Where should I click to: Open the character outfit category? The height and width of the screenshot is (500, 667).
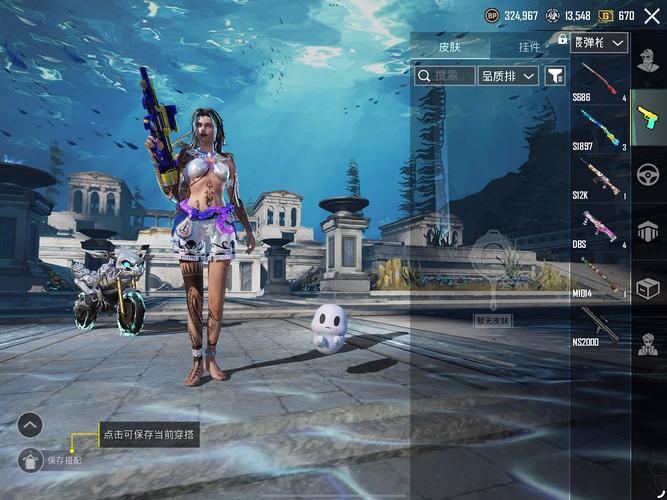(648, 61)
